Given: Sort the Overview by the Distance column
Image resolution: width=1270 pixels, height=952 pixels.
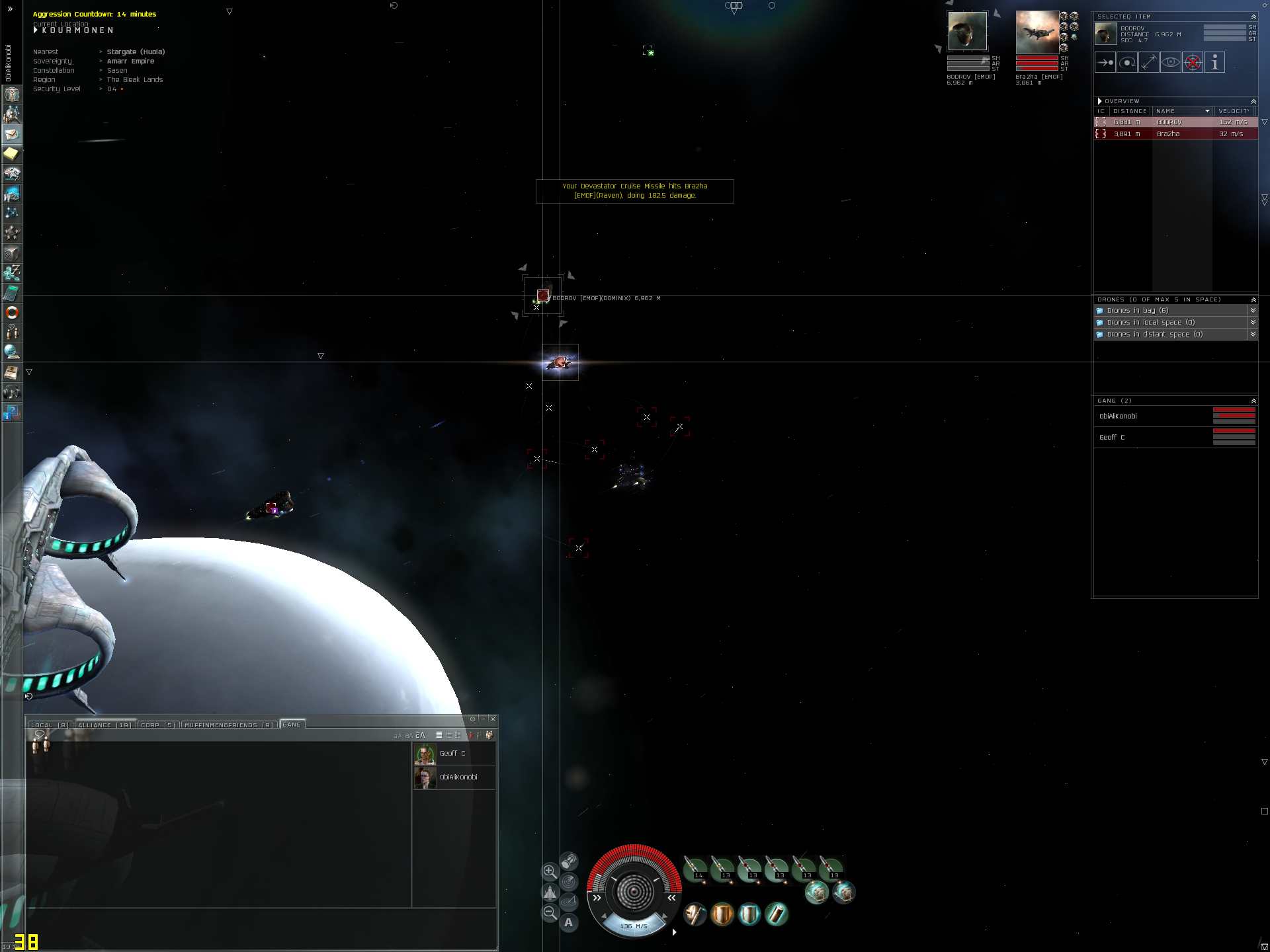Looking at the screenshot, I should click(x=1130, y=111).
